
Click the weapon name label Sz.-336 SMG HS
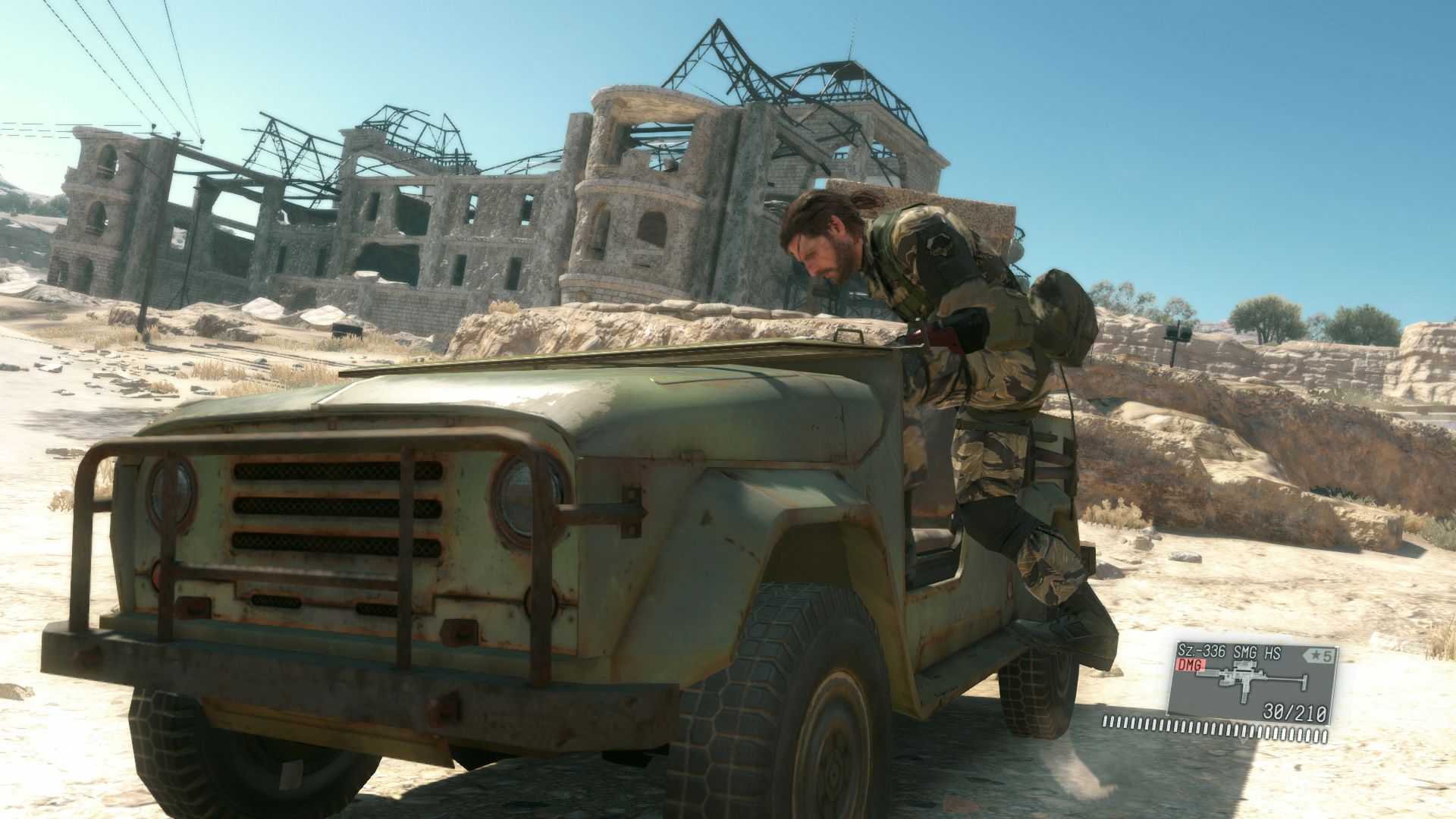tap(1228, 652)
